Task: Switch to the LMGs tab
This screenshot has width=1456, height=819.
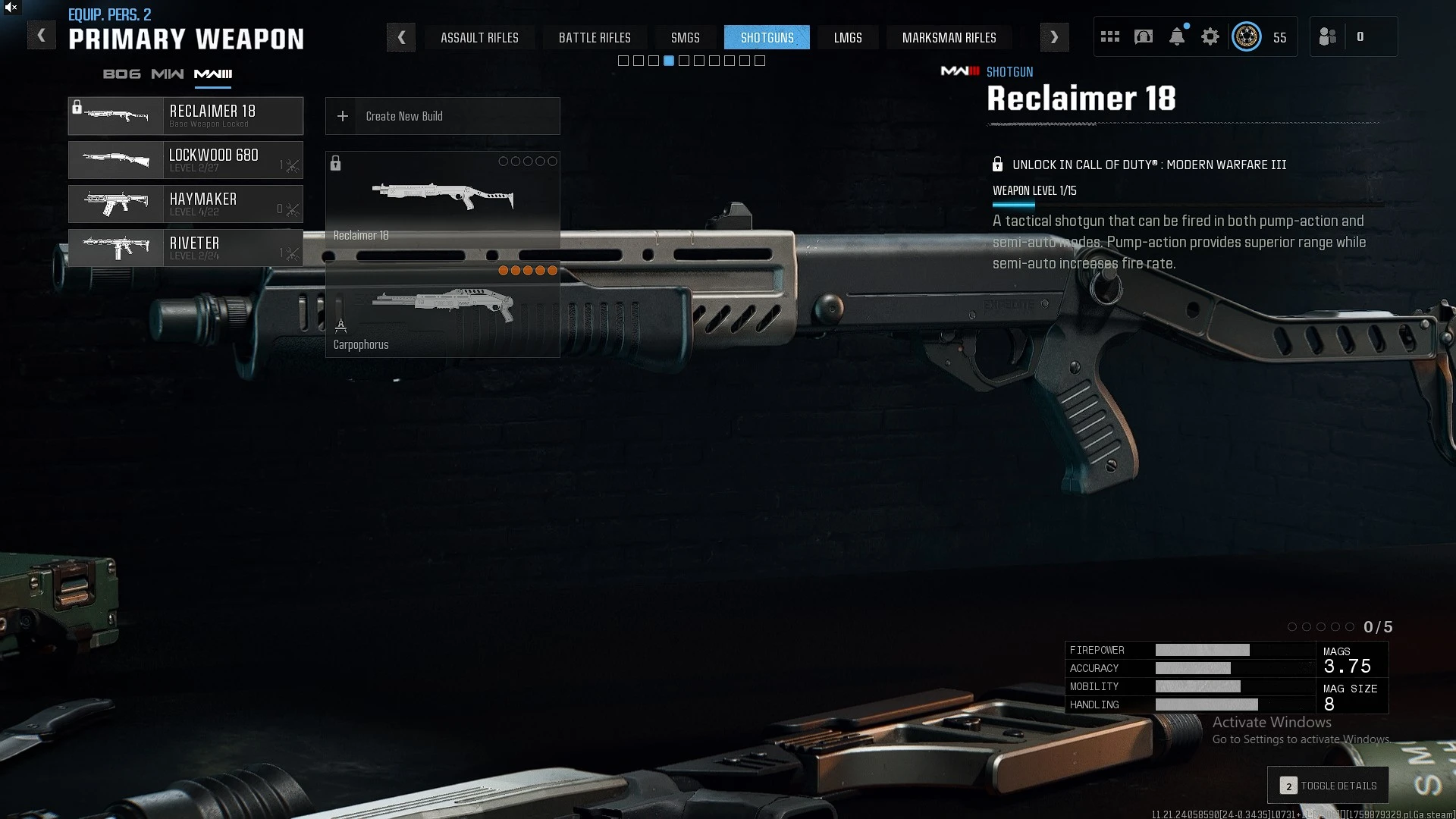Action: [x=848, y=37]
